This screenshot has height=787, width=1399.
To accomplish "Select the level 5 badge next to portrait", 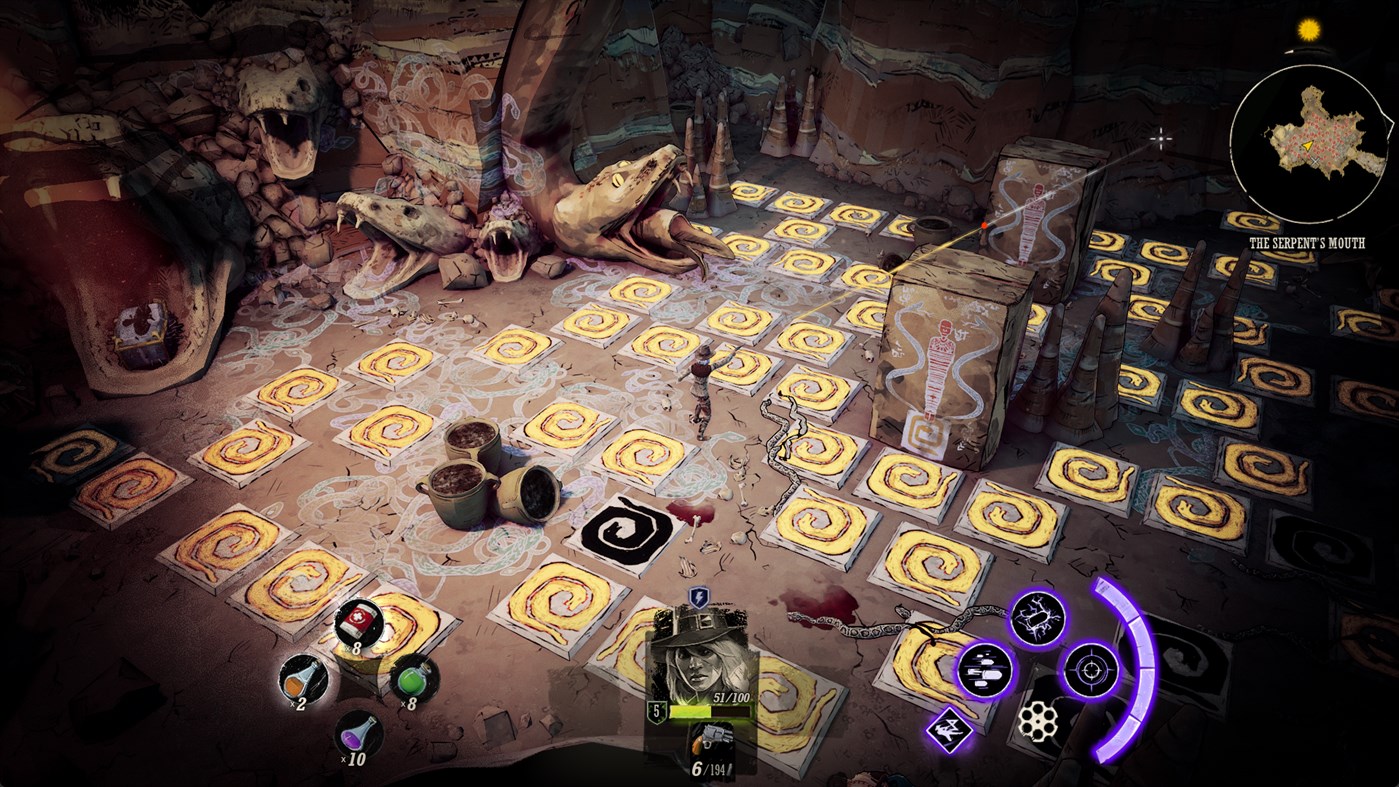I will click(x=659, y=713).
